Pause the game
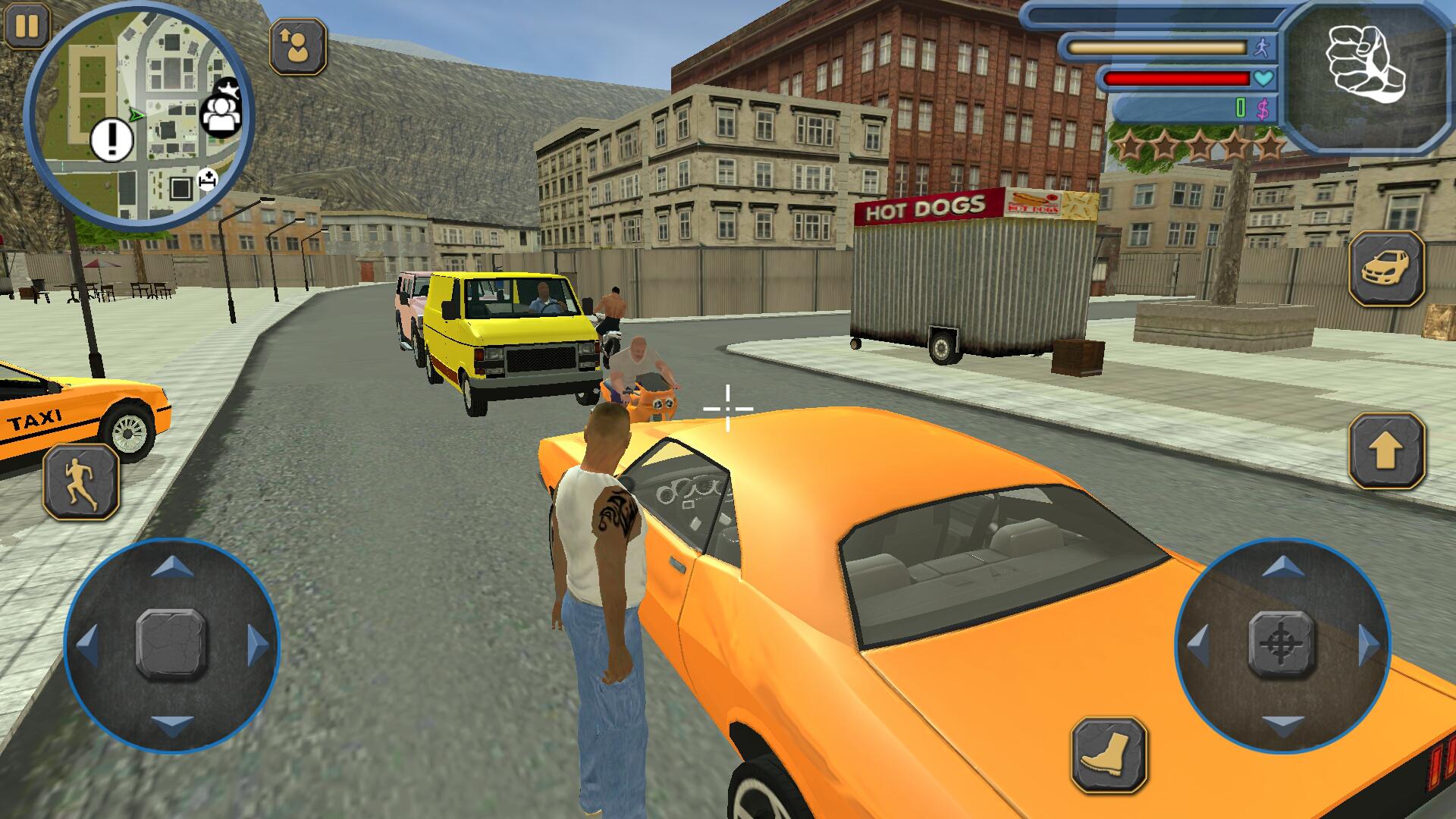The width and height of the screenshot is (1456, 819). (x=27, y=27)
